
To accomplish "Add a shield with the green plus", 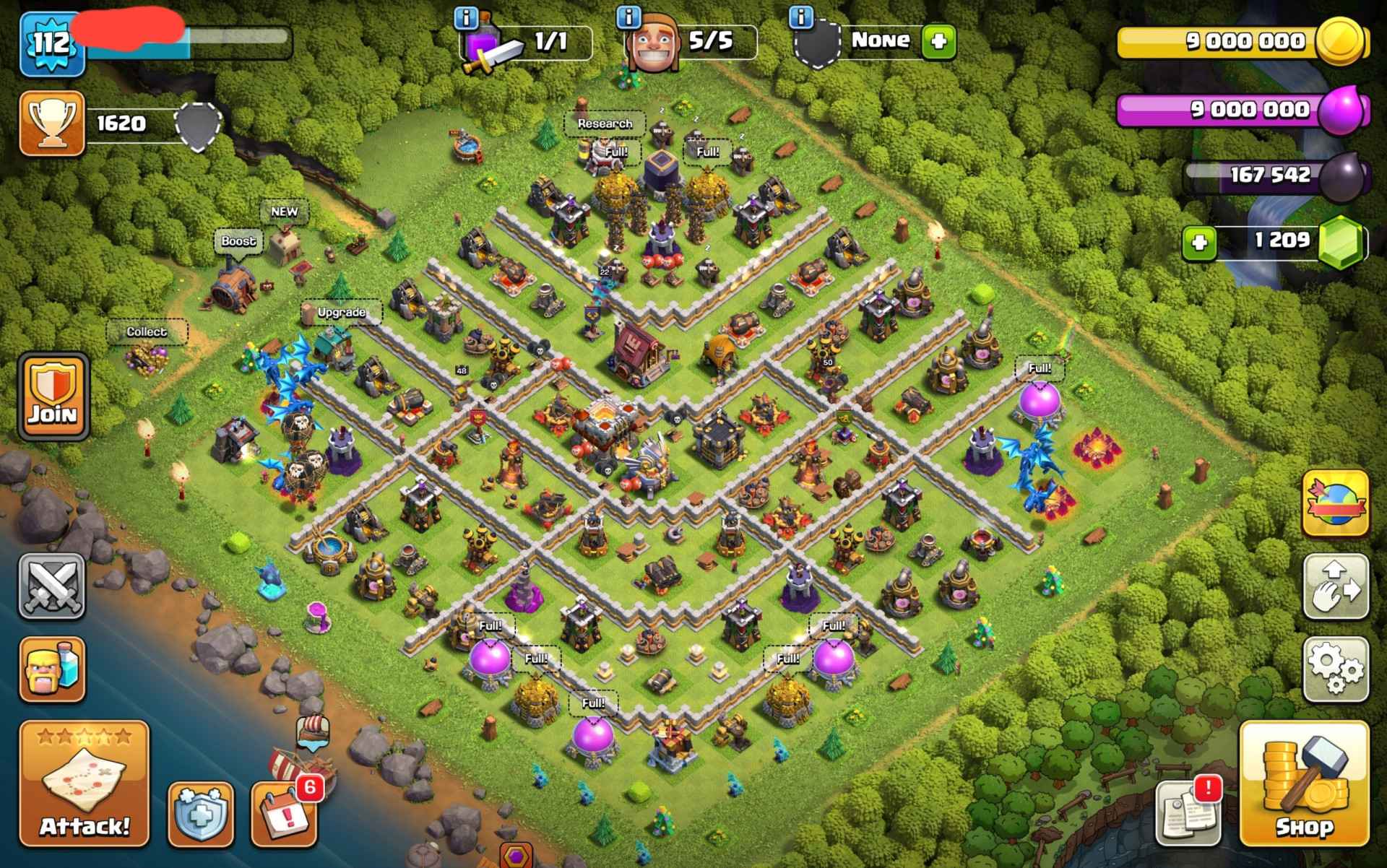I will point(938,41).
